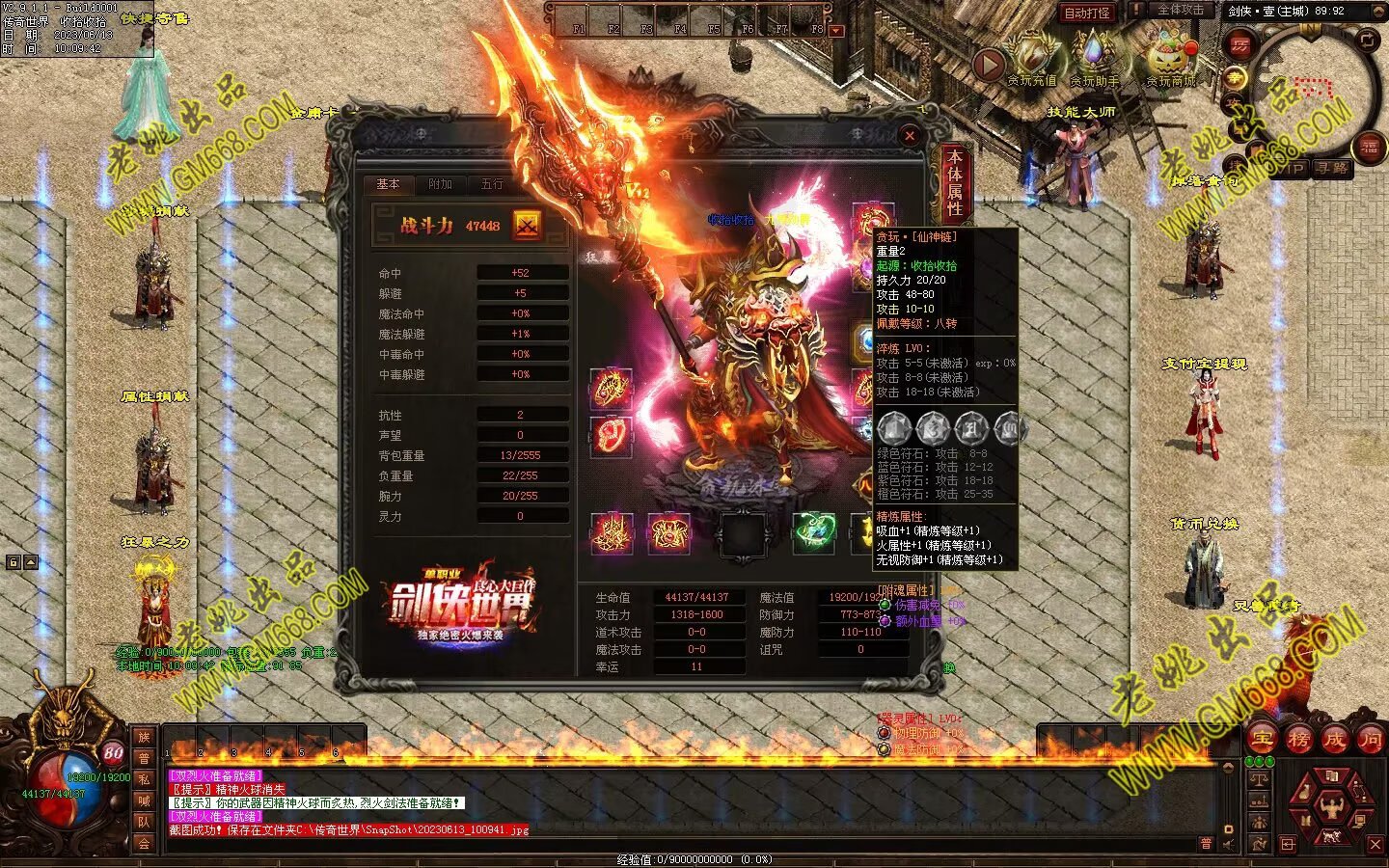Select the 喊 shout chat channel
The height and width of the screenshot is (868, 1389).
(144, 800)
